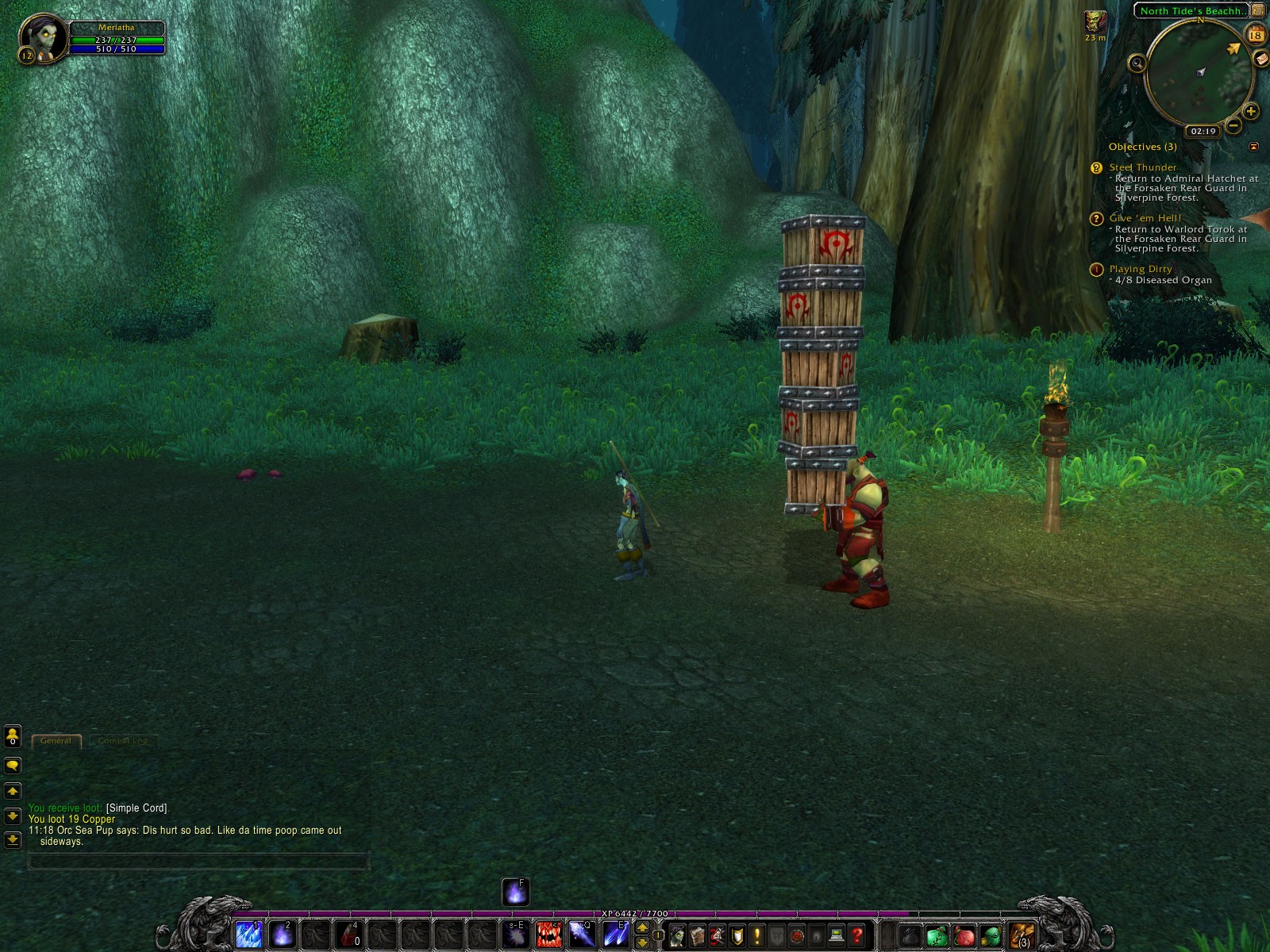Screen dimensions: 1270x952
Task: Open the calendar showing day 18
Action: point(1256,35)
